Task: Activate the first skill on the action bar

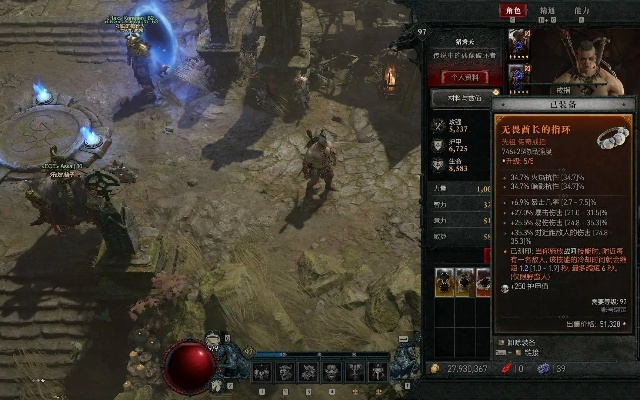Action: (x=262, y=371)
